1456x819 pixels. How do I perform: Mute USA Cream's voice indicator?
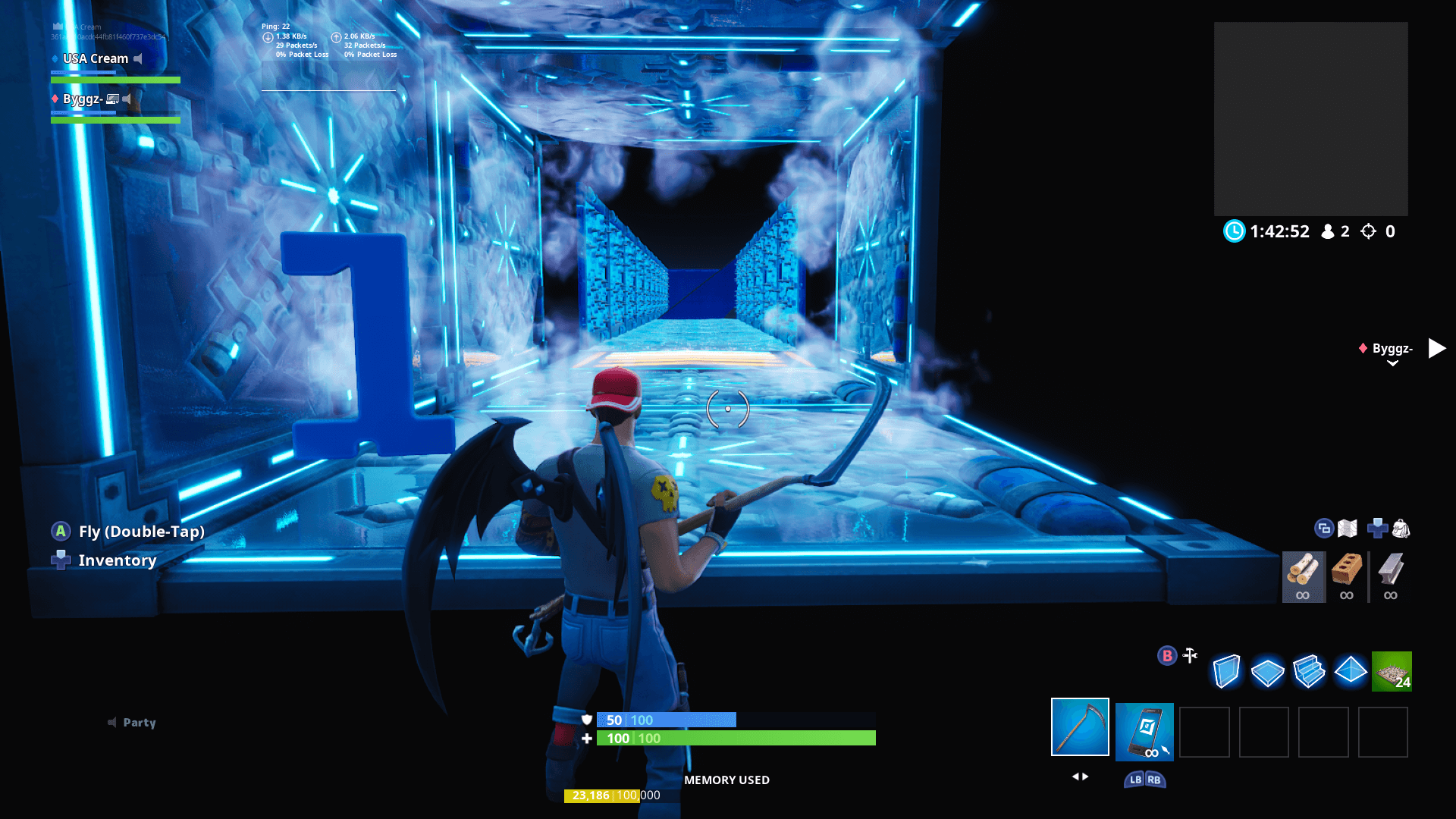click(x=138, y=58)
